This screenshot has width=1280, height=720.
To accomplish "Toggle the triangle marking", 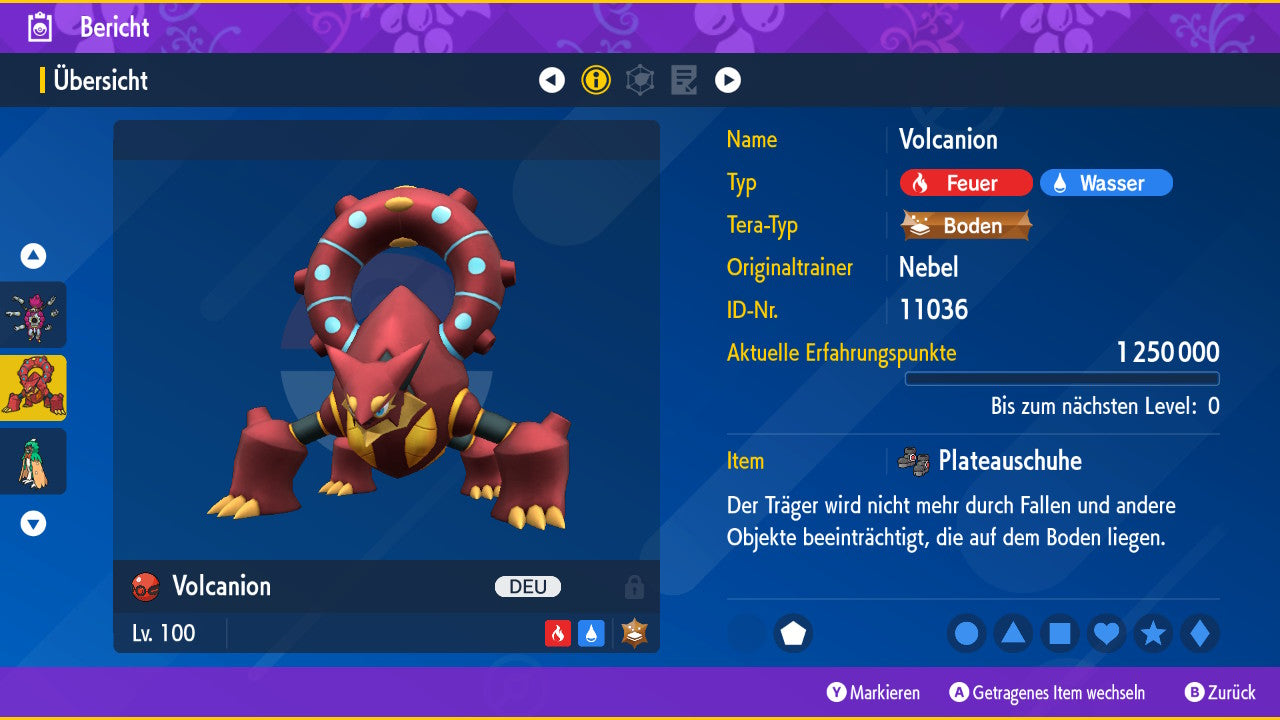I will 1013,633.
